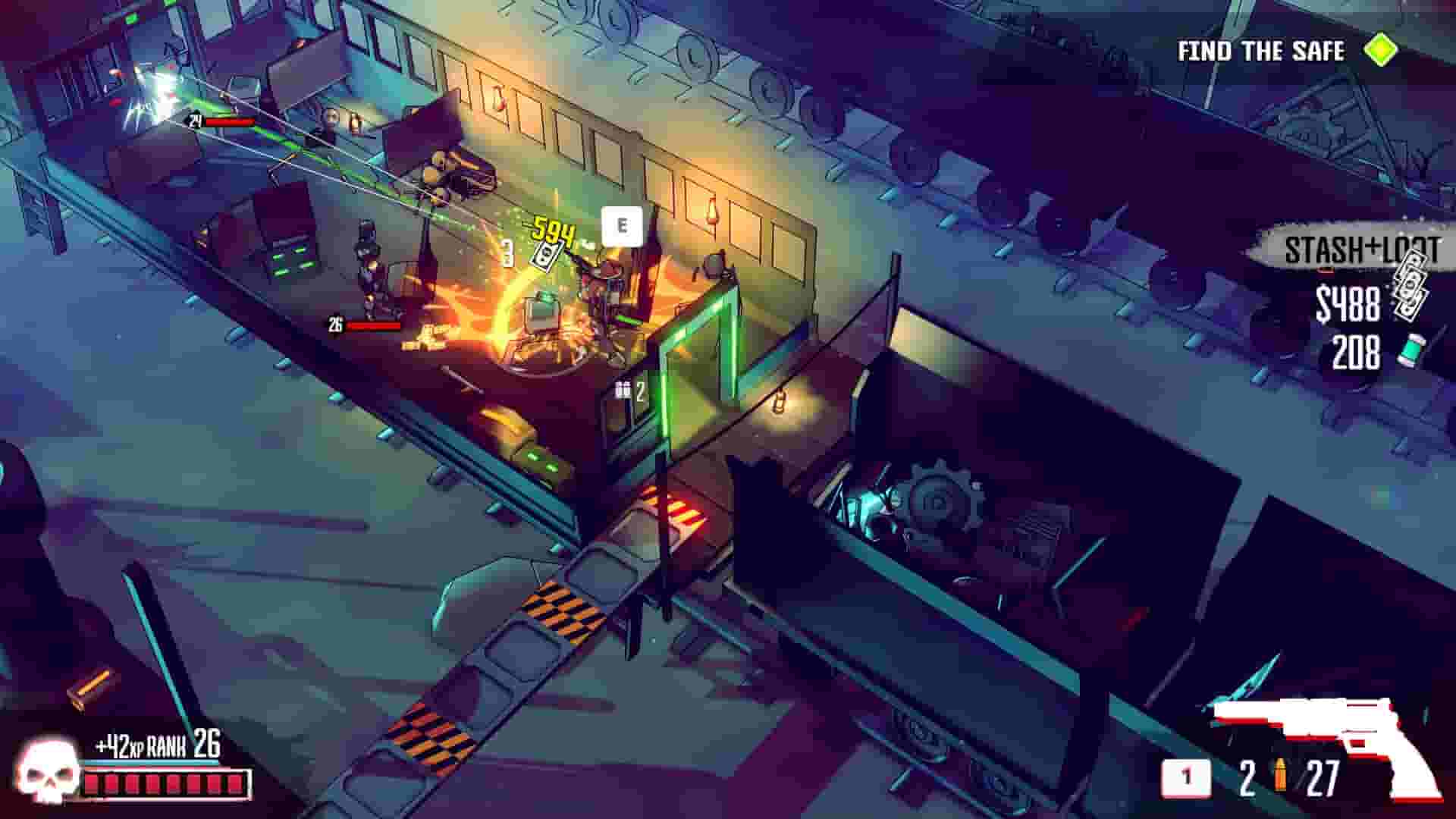Toggle the E interaction prompt
1456x819 pixels.
coord(623,225)
